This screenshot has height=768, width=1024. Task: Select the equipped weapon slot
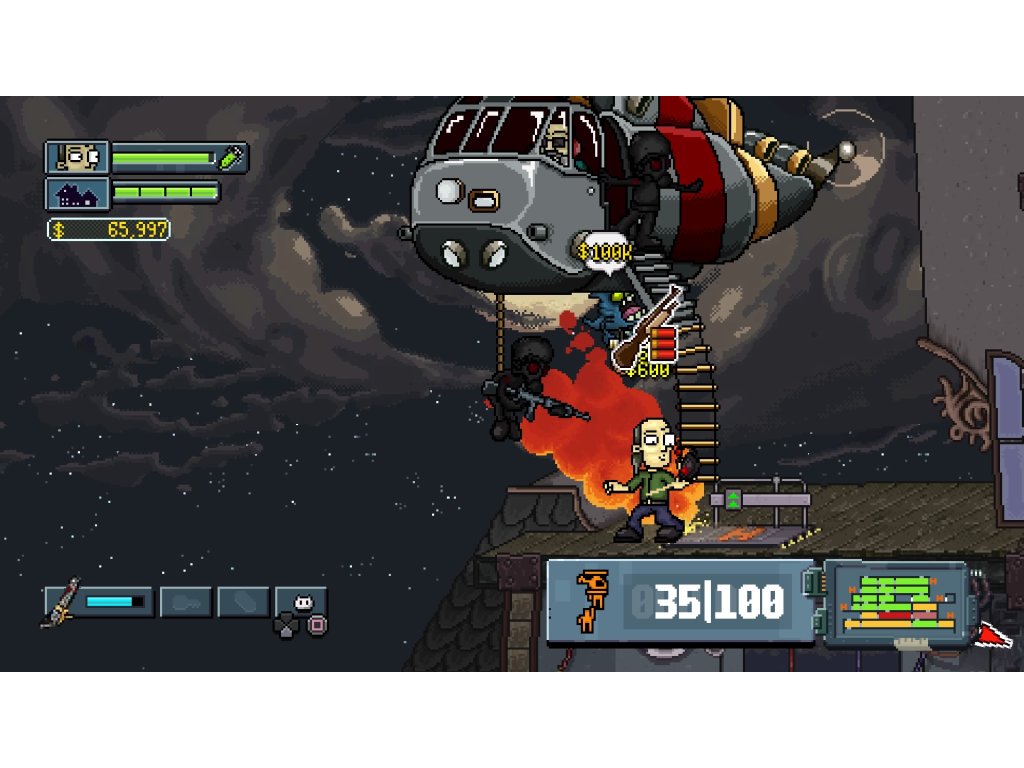pyautogui.click(x=98, y=602)
